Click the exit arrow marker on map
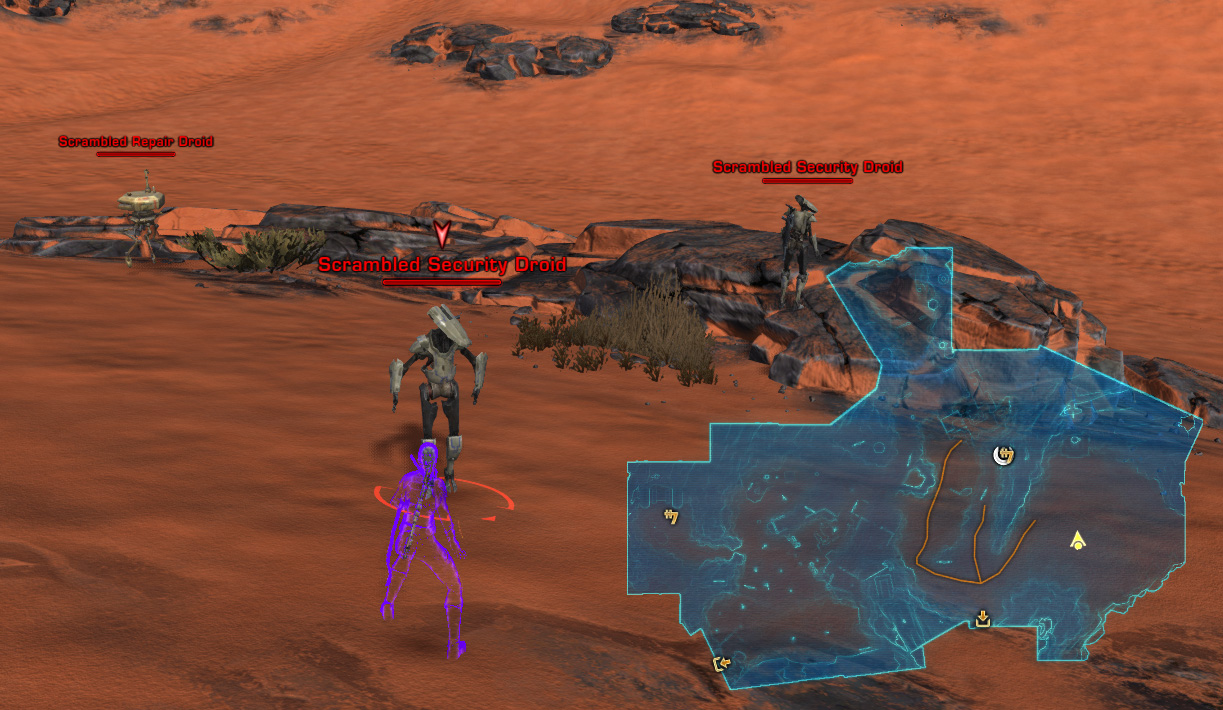 tap(719, 663)
